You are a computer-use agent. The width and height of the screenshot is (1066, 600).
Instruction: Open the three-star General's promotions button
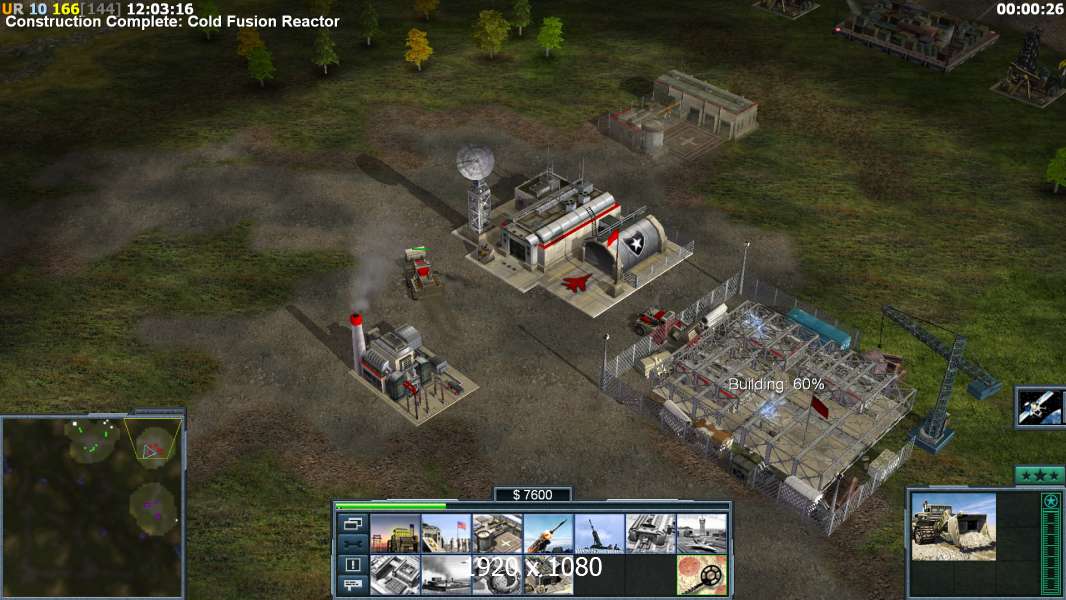pos(1038,475)
